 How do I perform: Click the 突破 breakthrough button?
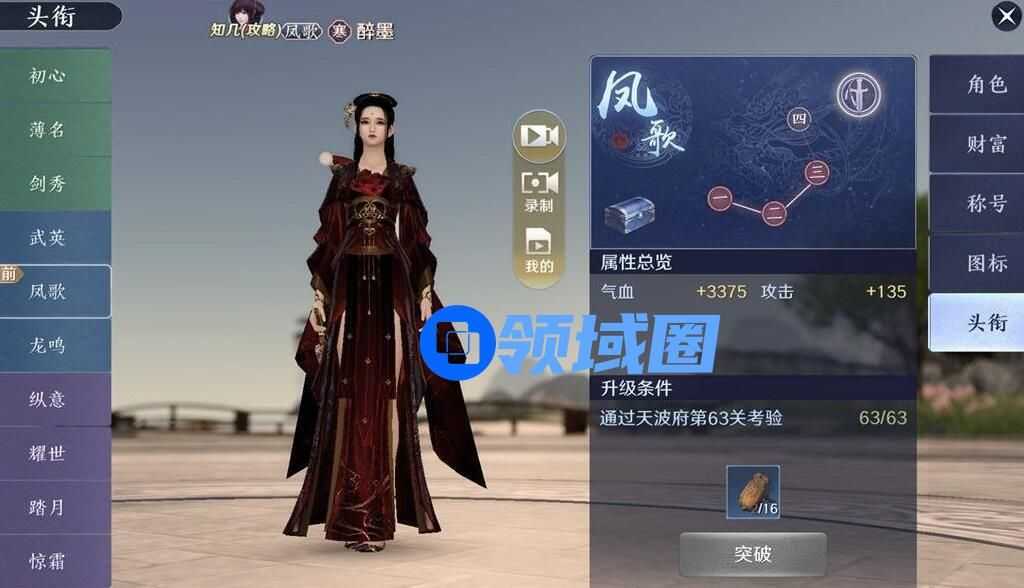coord(752,554)
